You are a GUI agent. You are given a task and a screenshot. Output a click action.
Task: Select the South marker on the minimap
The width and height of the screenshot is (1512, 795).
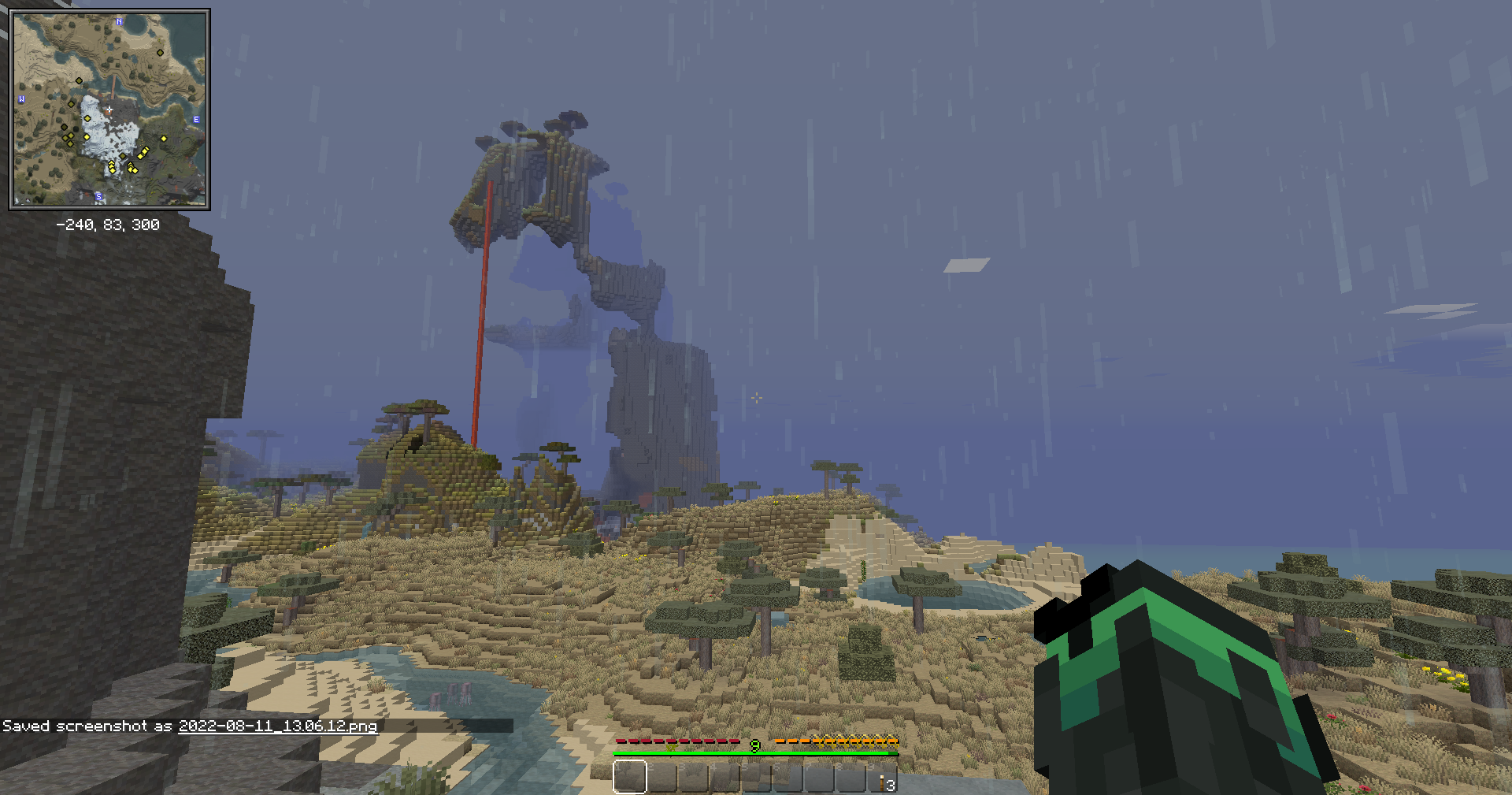point(98,195)
